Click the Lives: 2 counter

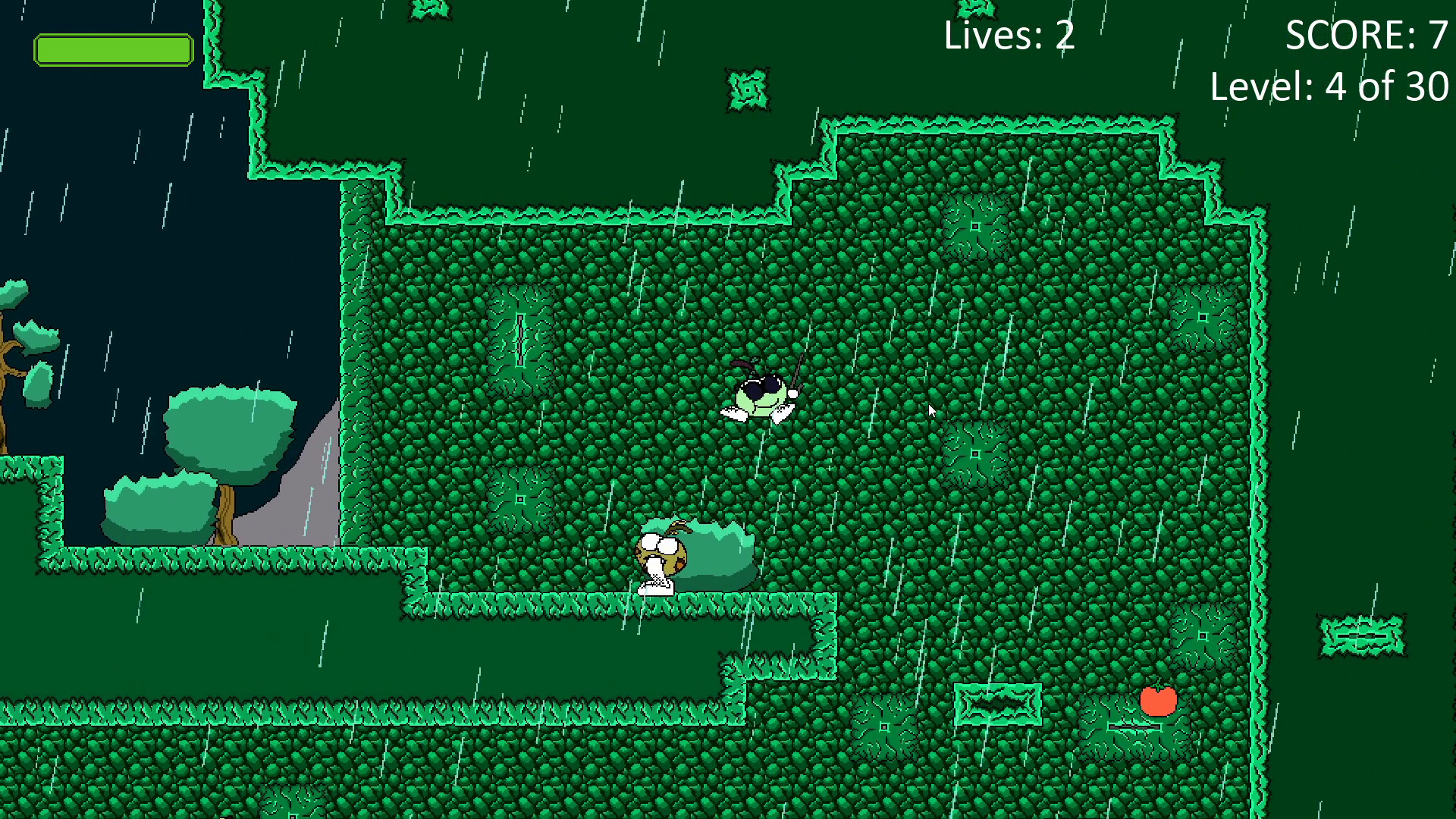[1007, 36]
